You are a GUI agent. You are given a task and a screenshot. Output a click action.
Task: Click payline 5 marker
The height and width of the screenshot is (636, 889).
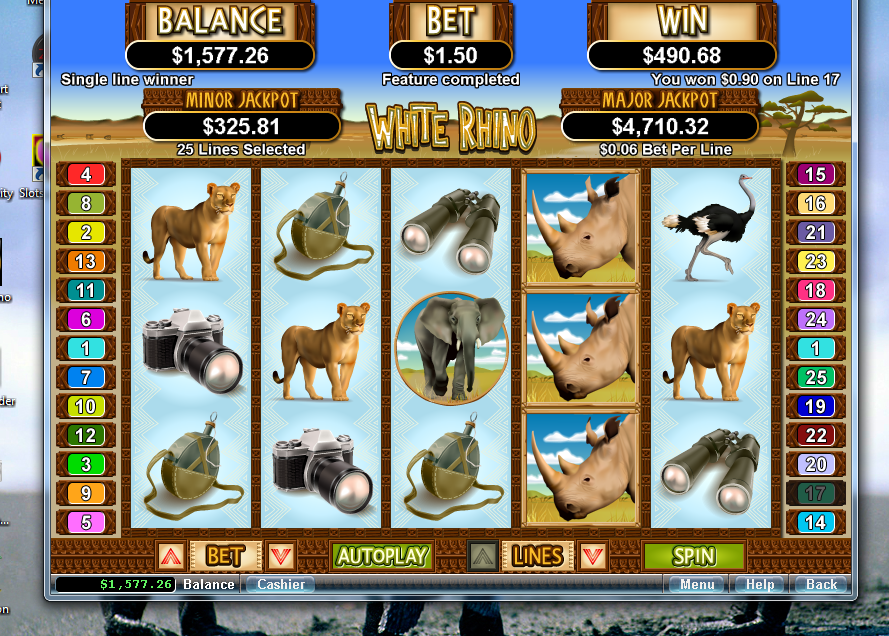pyautogui.click(x=86, y=522)
